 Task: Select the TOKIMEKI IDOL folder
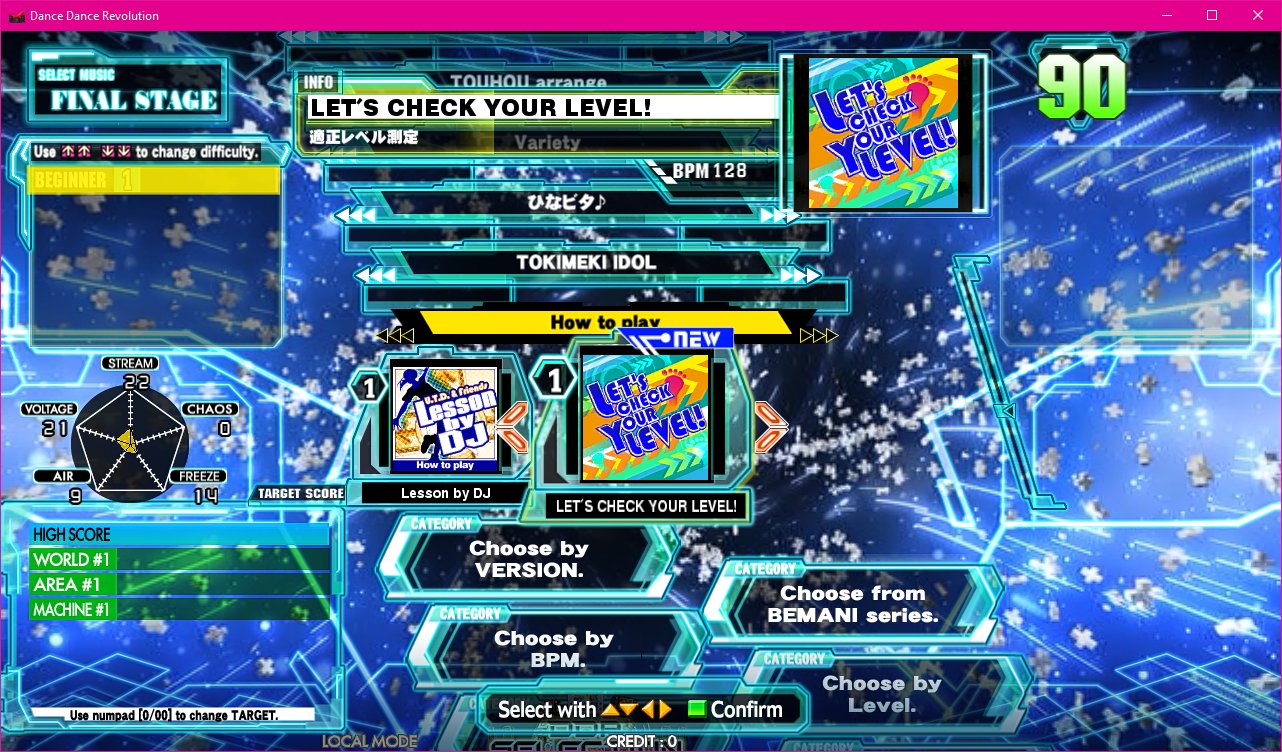[x=585, y=263]
